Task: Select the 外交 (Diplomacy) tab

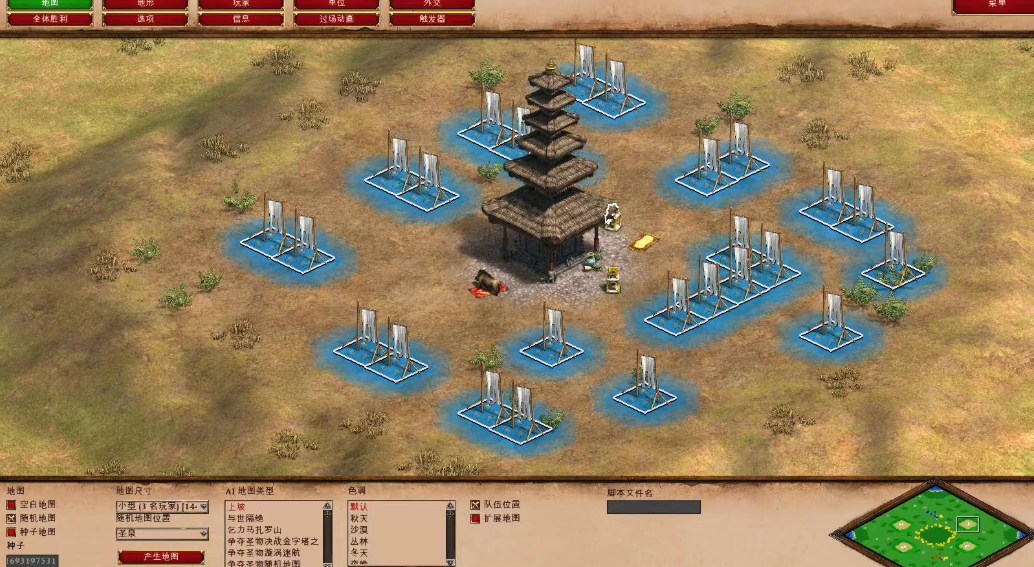Action: click(431, 4)
